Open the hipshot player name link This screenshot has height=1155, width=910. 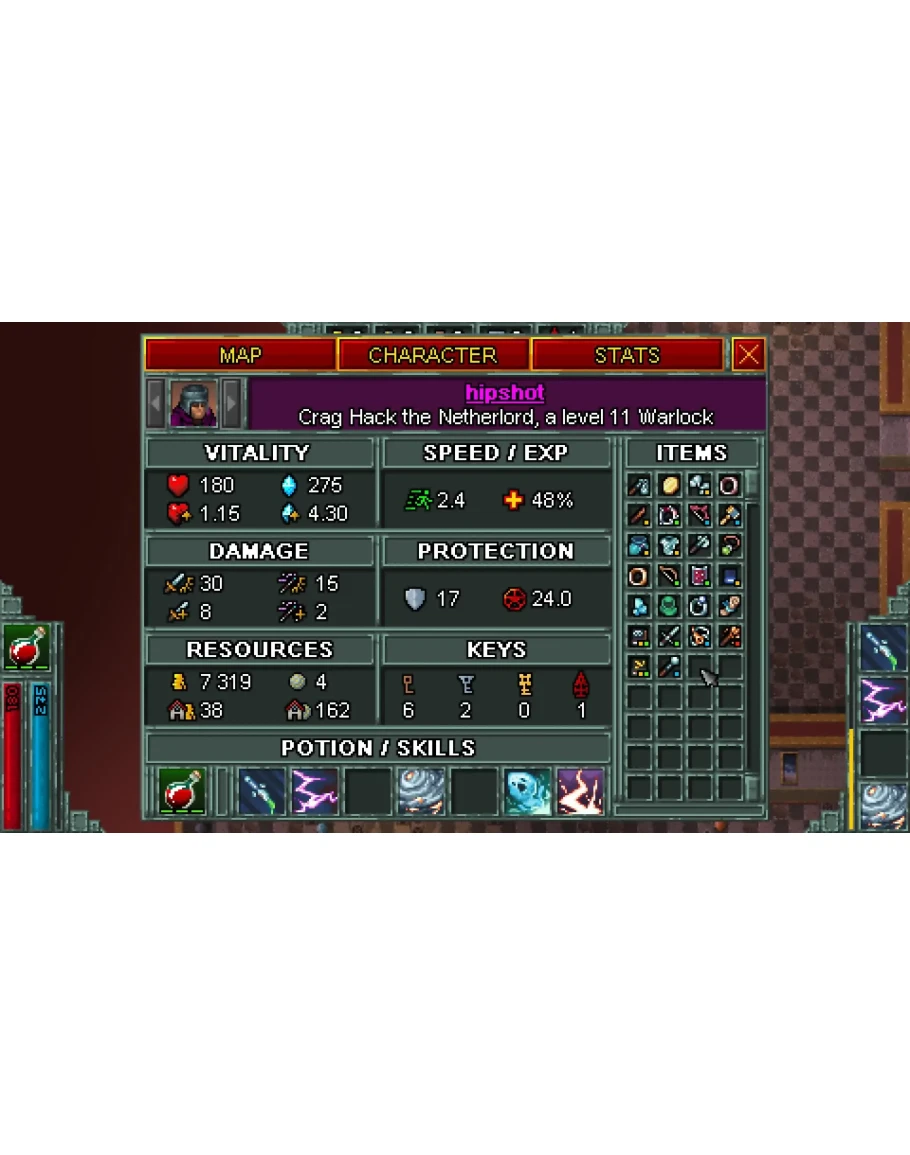pos(505,393)
